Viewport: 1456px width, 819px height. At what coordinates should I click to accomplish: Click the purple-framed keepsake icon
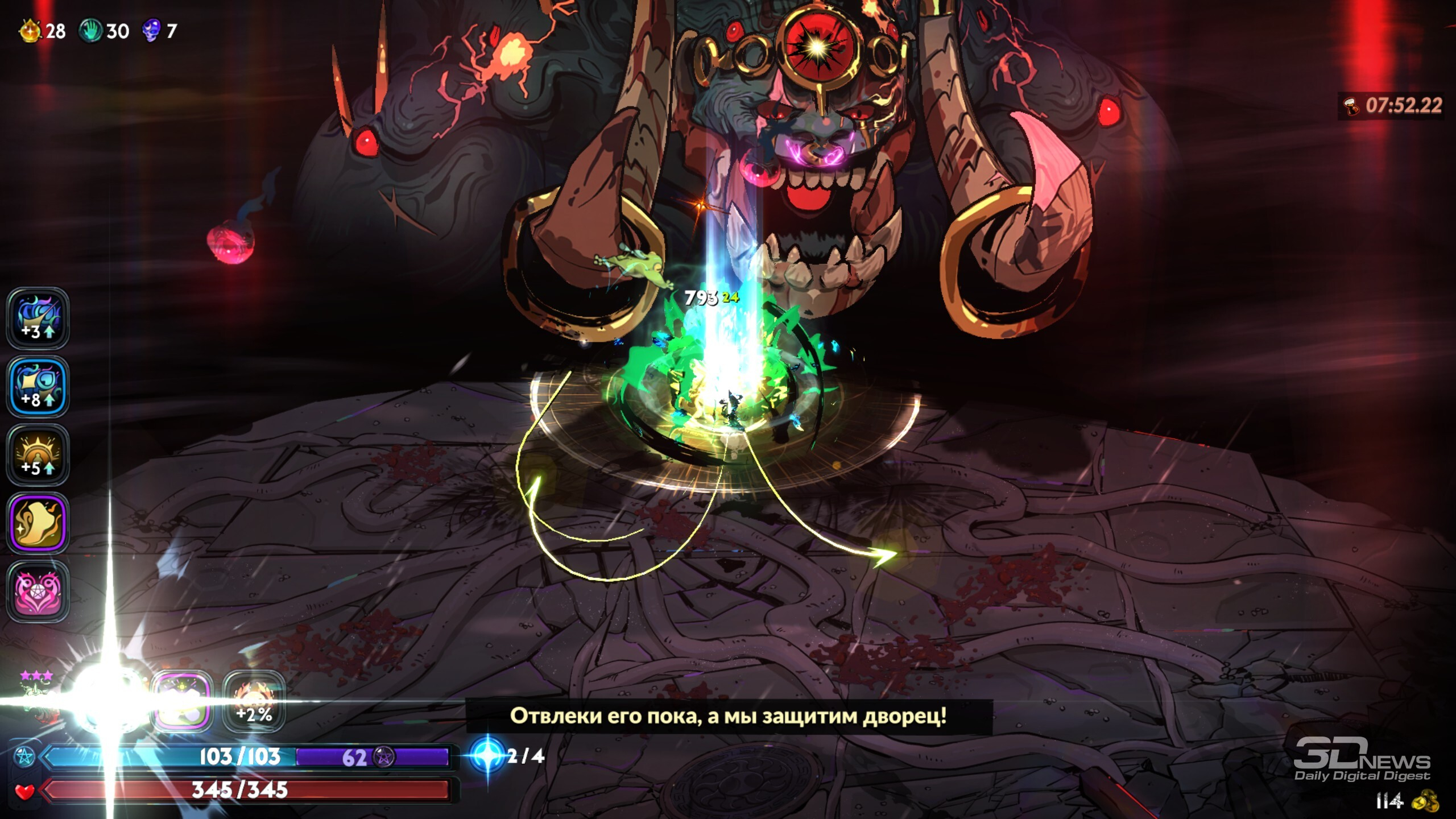[x=181, y=702]
